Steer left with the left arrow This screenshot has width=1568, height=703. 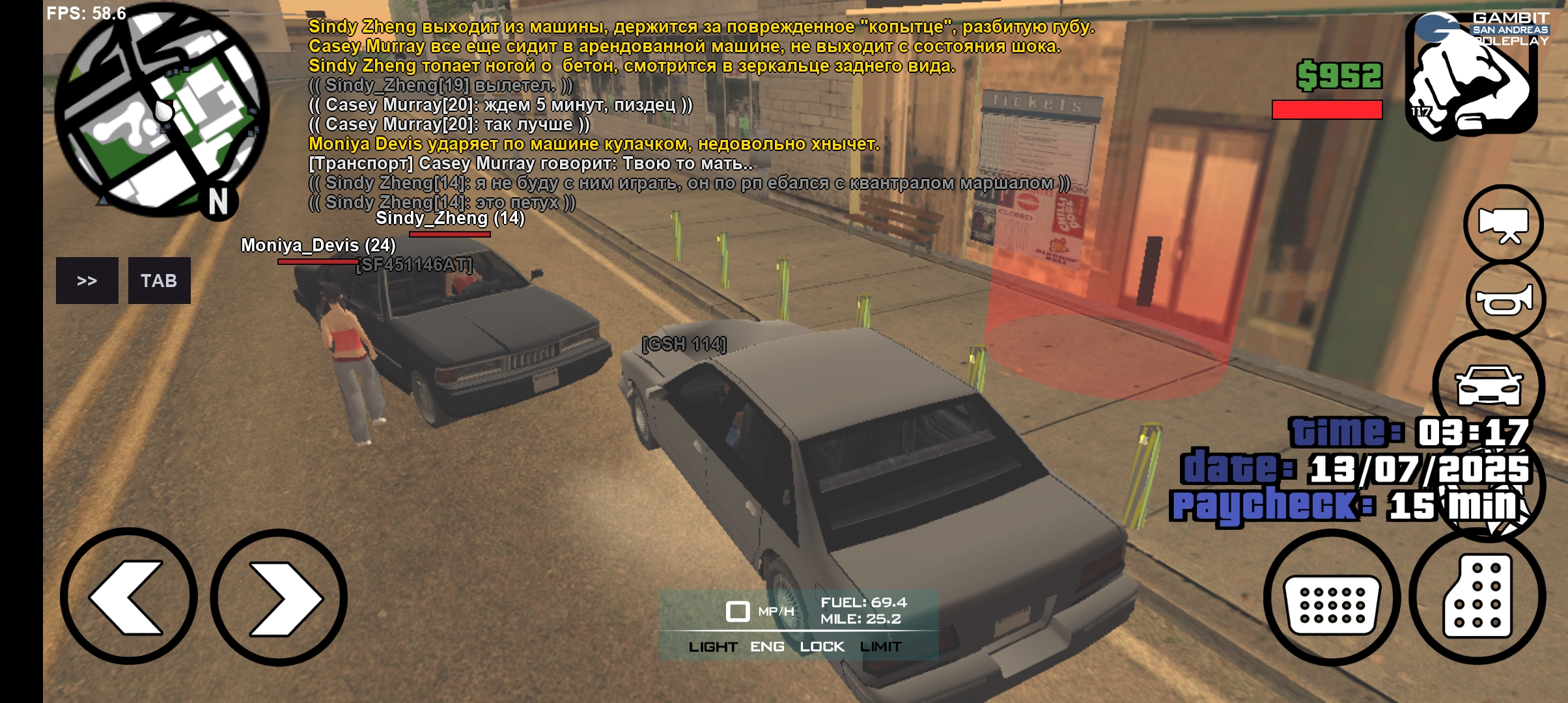pyautogui.click(x=129, y=597)
